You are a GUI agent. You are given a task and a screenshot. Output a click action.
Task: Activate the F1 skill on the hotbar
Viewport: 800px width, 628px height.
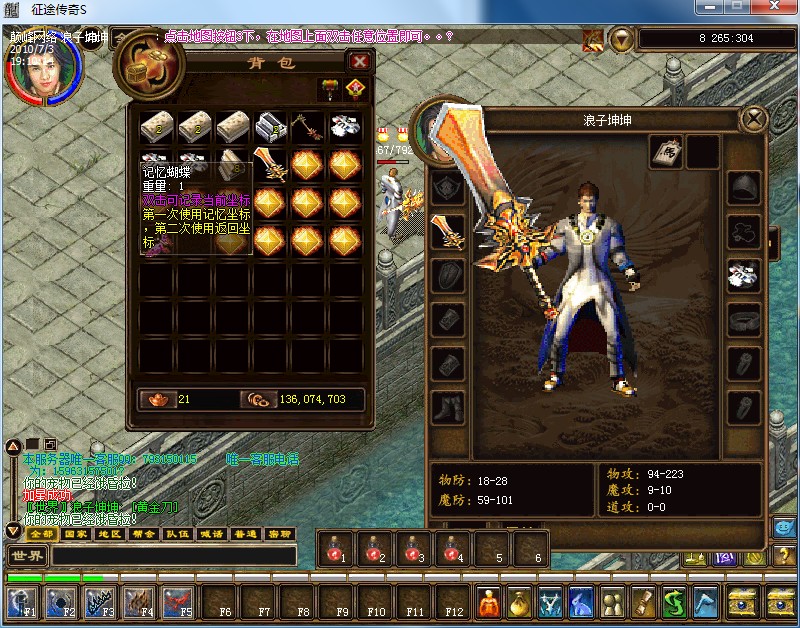22,603
